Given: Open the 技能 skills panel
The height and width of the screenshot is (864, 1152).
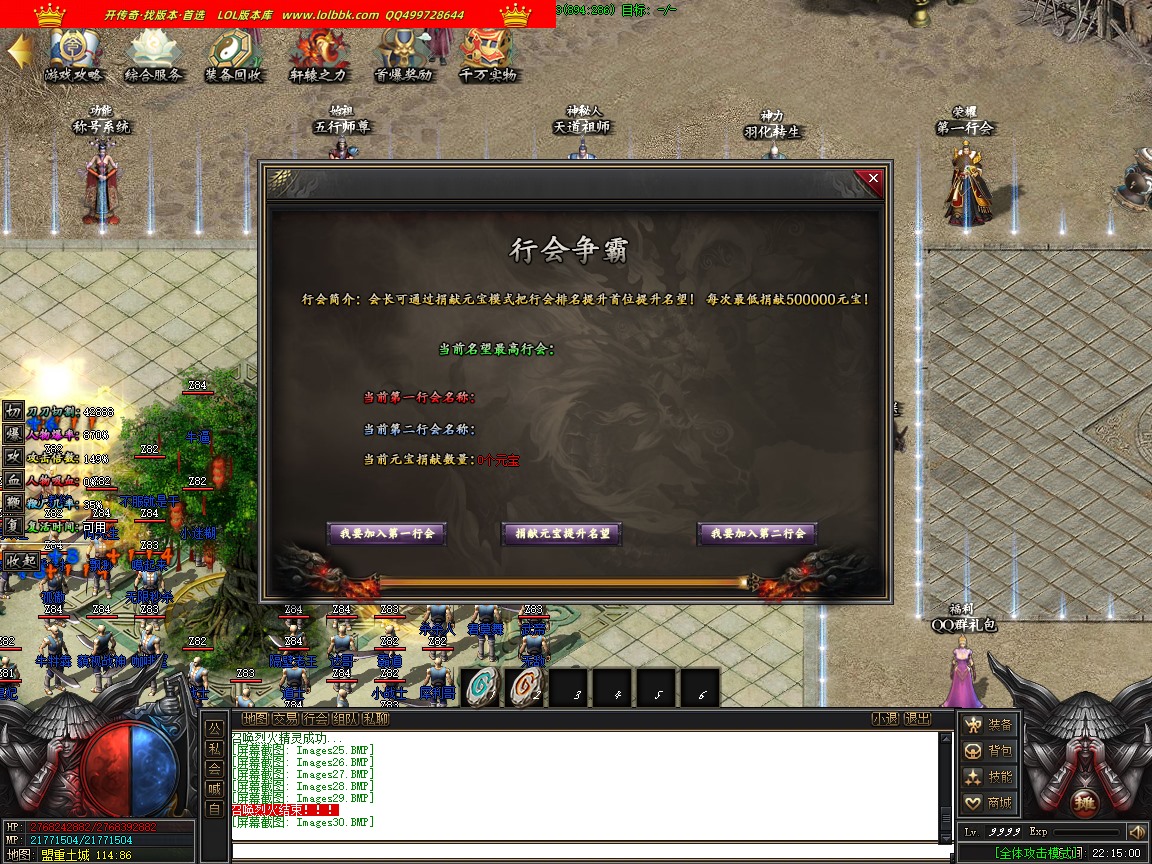Looking at the screenshot, I should pos(988,777).
